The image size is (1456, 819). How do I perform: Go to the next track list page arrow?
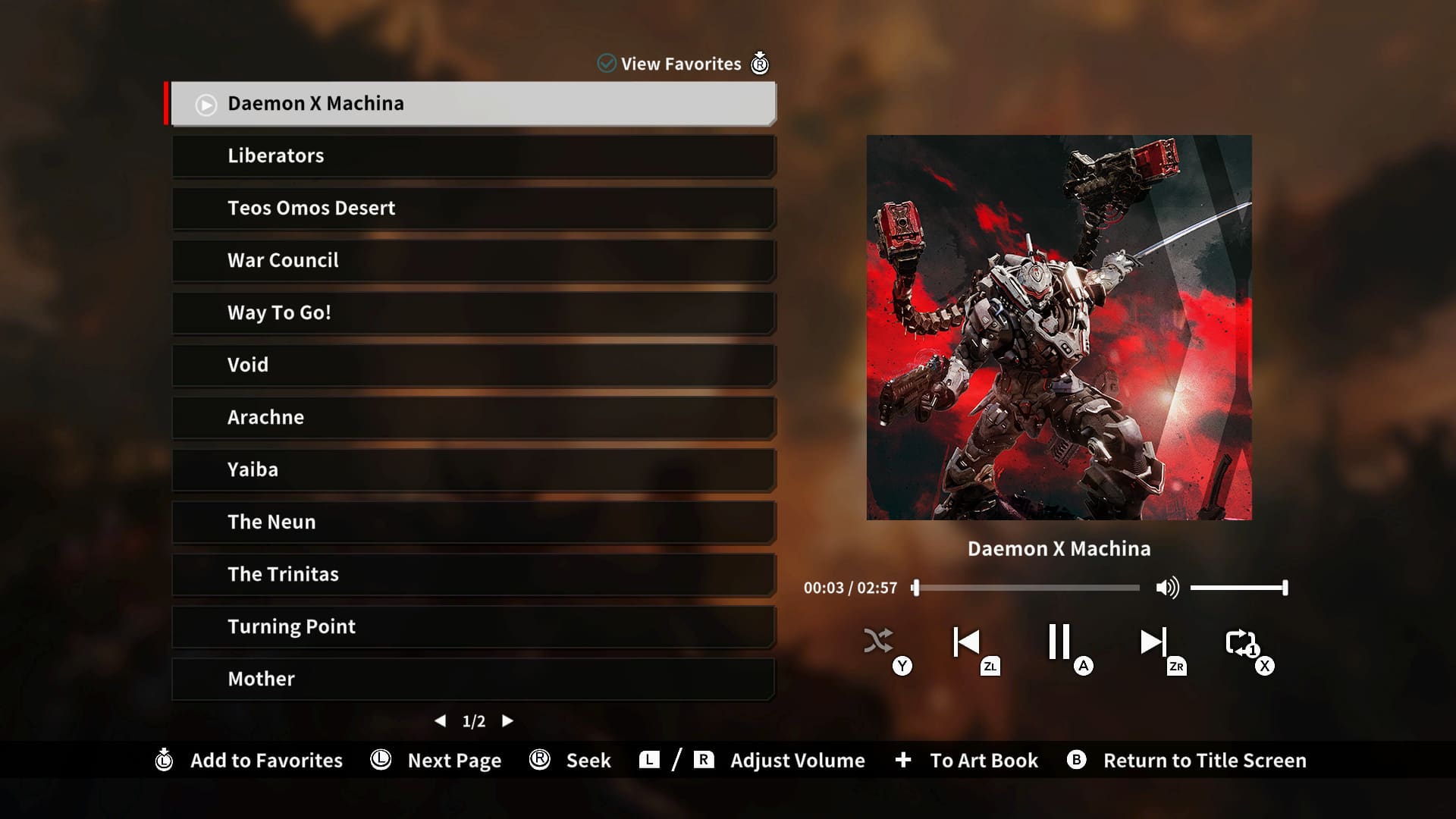507,721
